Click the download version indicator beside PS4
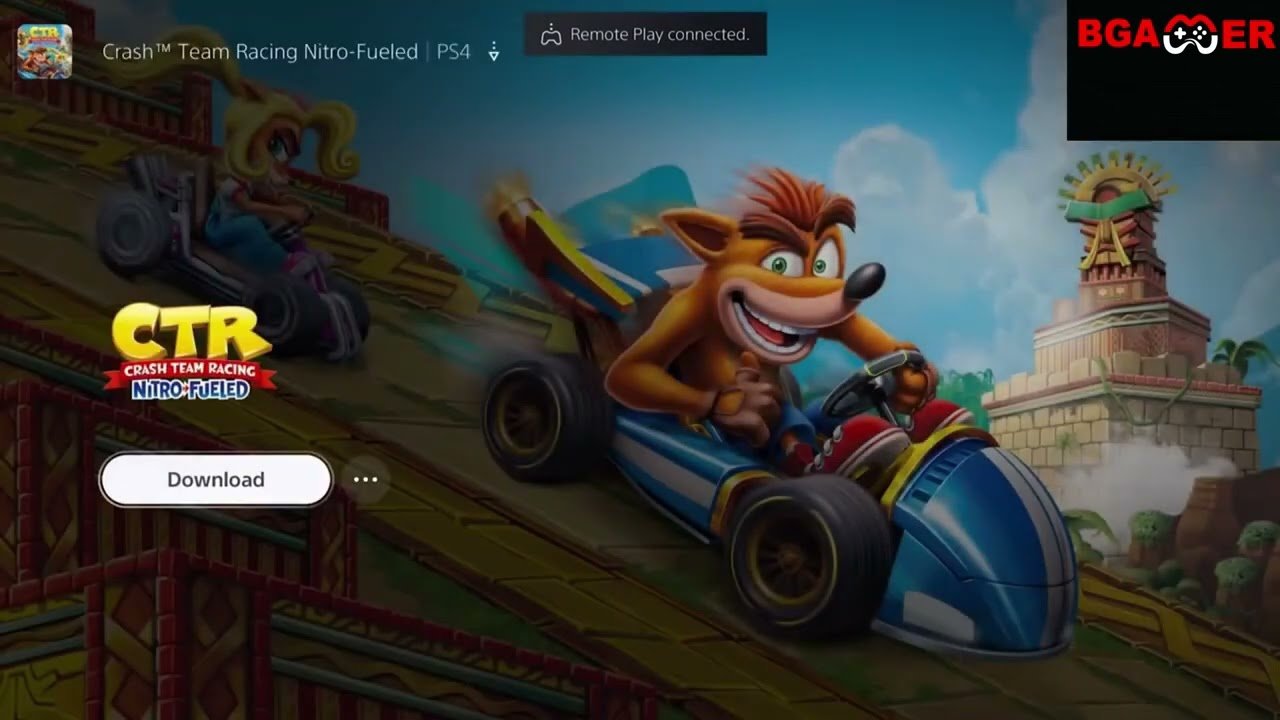Screen dimensions: 1280x720 [x=493, y=51]
